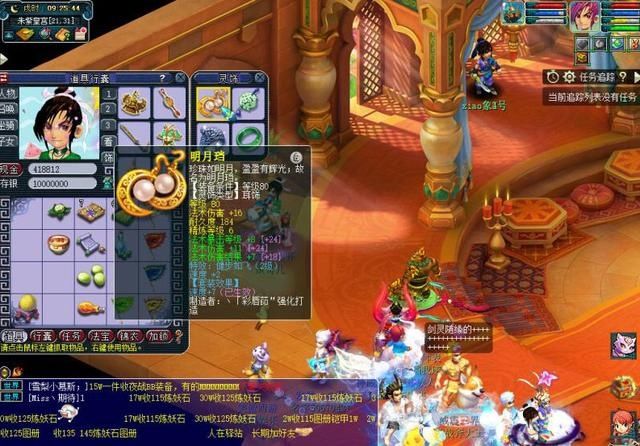Select the blue scroll item in the bag
This screenshot has height=446, width=640.
(x=91, y=243)
